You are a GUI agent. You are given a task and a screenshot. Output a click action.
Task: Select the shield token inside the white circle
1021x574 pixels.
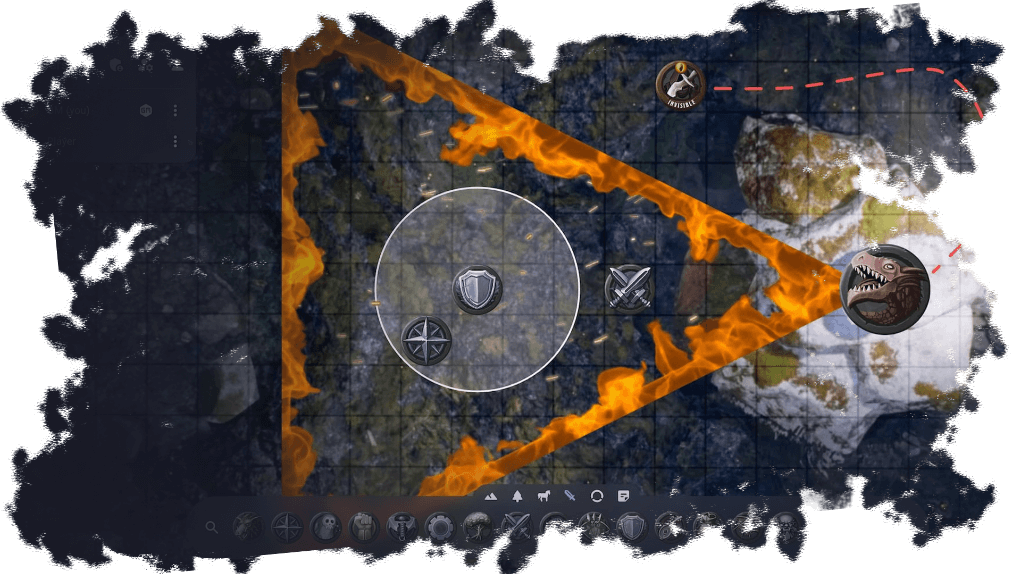coord(477,290)
